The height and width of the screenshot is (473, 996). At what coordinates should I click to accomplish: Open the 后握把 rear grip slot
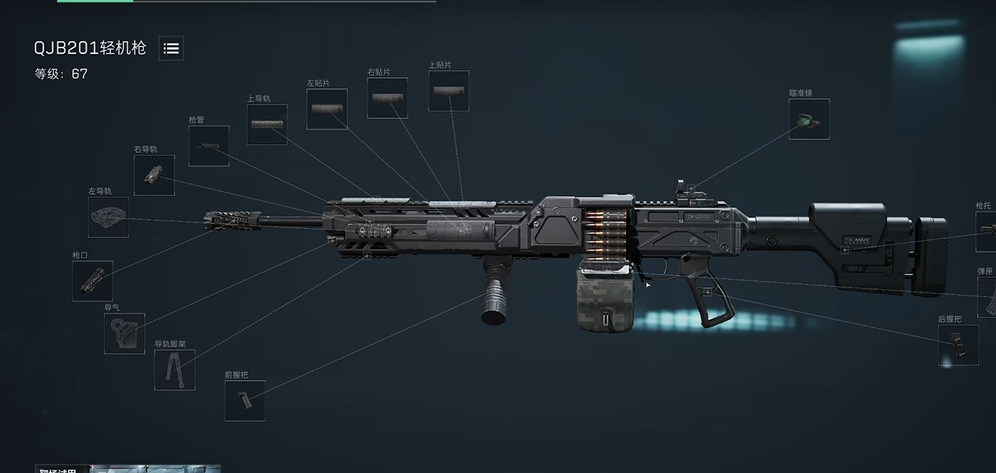pyautogui.click(x=958, y=345)
